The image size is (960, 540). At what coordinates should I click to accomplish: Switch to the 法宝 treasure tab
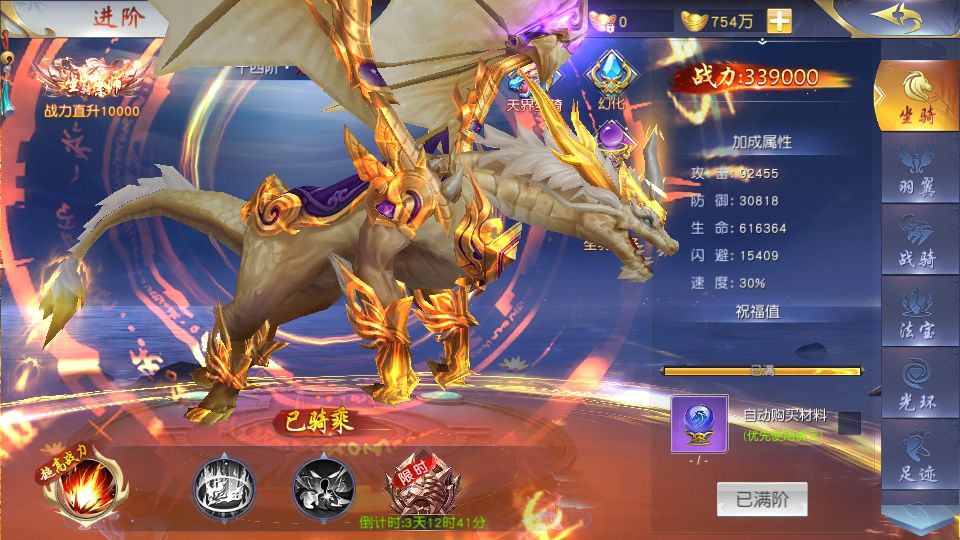point(917,311)
